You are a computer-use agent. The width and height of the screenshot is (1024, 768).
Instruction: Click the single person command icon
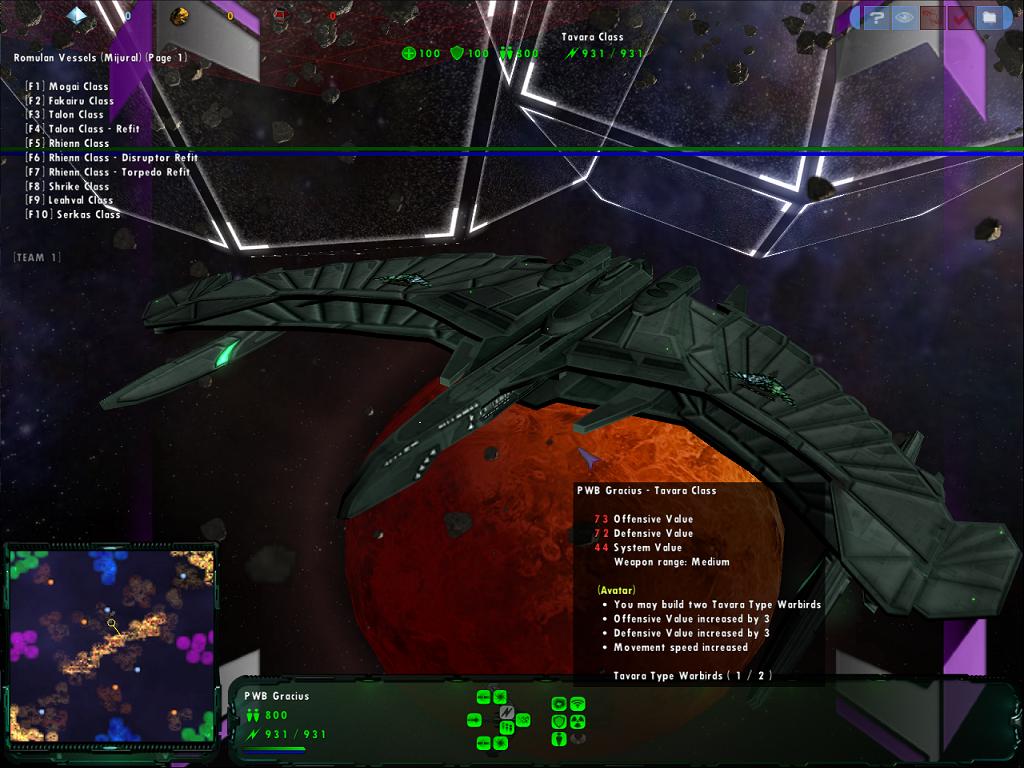[x=560, y=739]
